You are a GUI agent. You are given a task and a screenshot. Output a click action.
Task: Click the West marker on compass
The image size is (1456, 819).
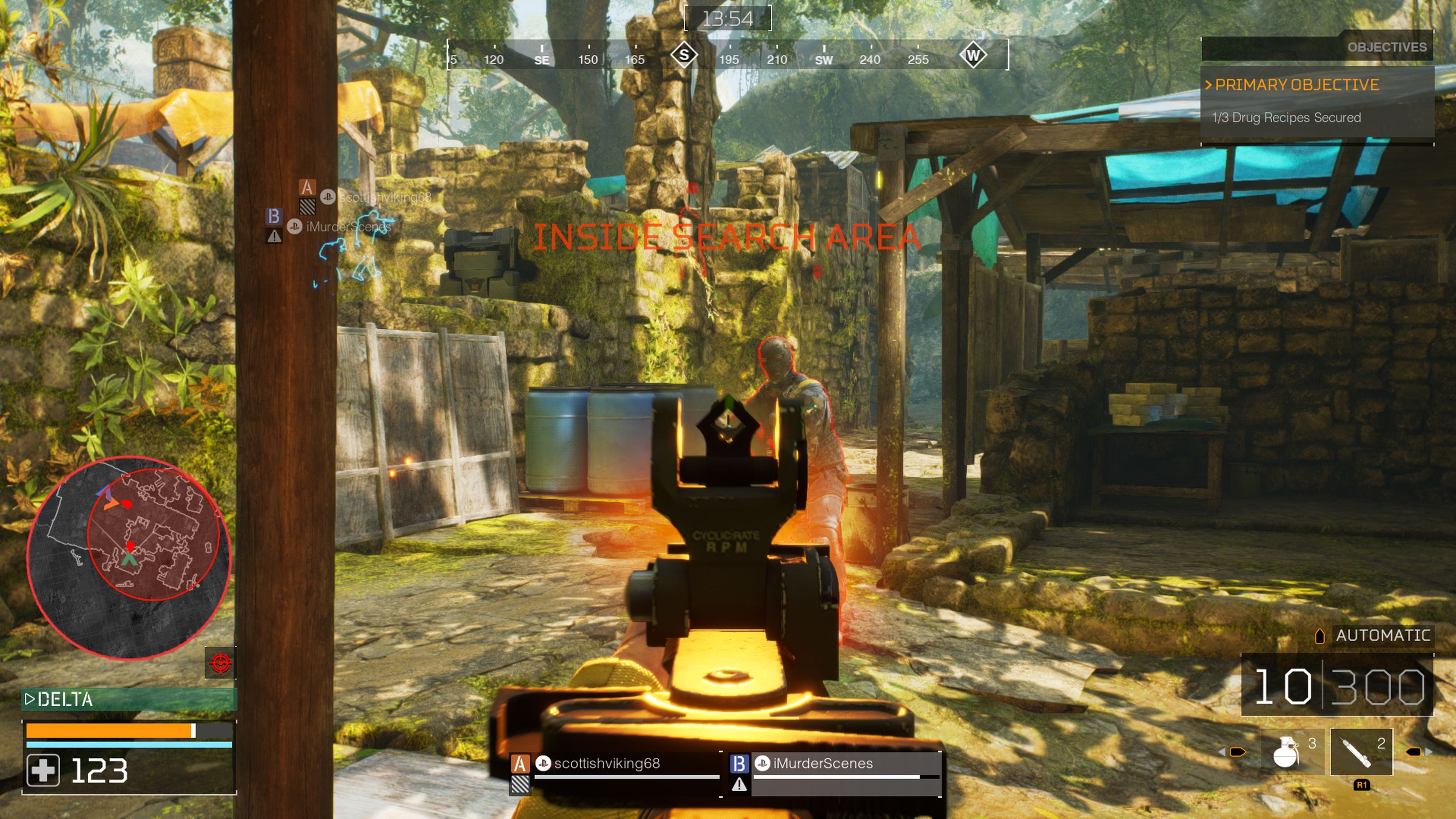[973, 55]
